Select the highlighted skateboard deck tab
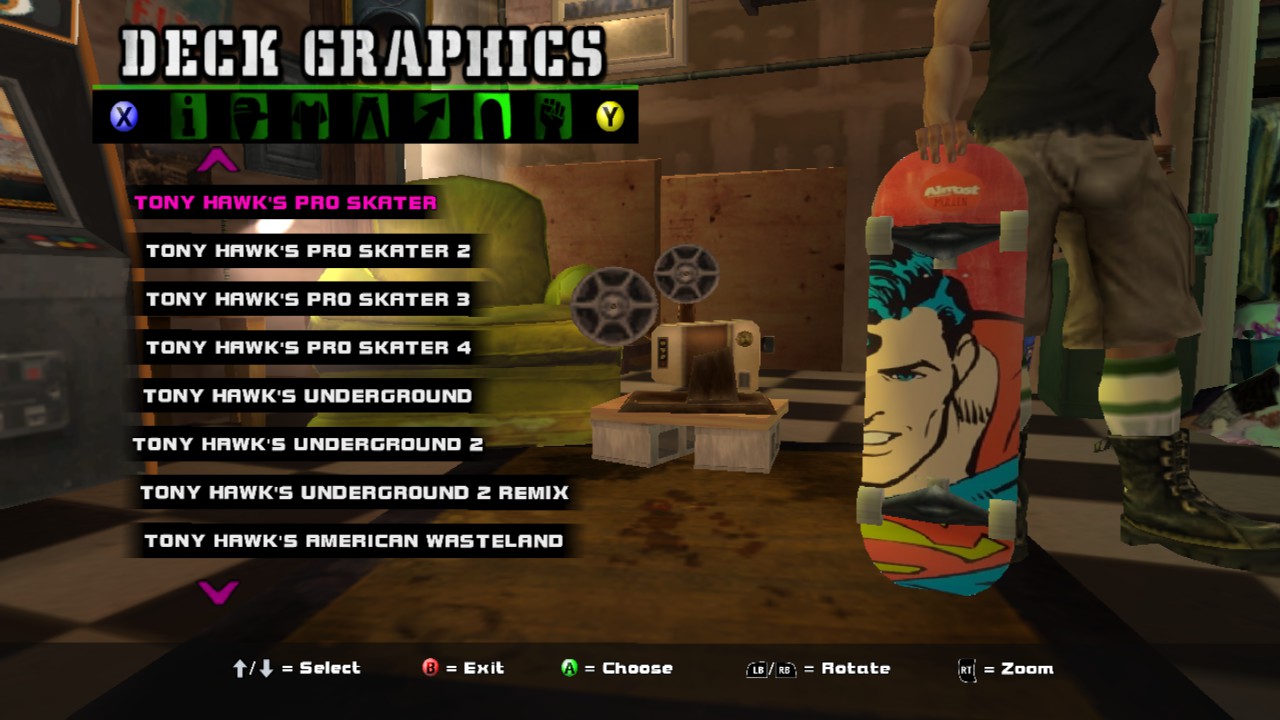 point(491,117)
